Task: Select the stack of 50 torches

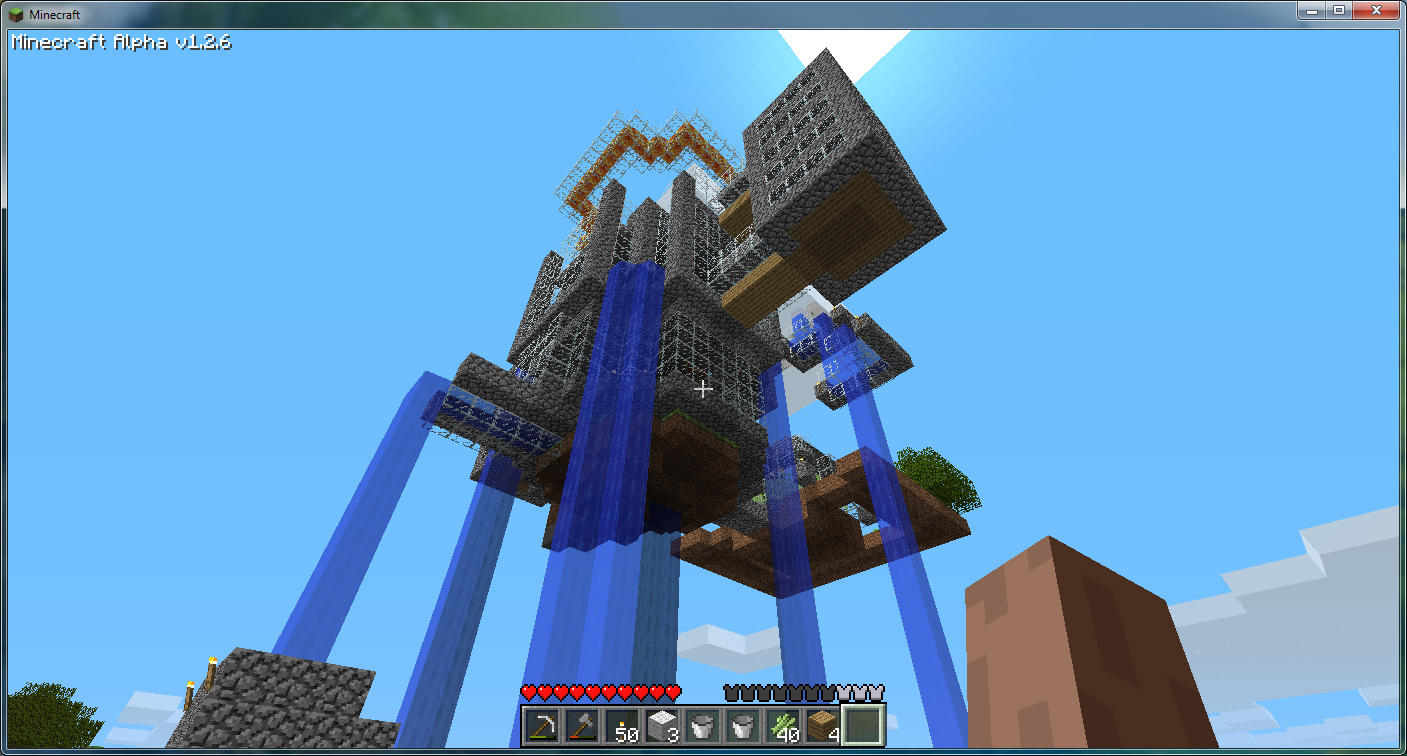Action: pos(623,725)
